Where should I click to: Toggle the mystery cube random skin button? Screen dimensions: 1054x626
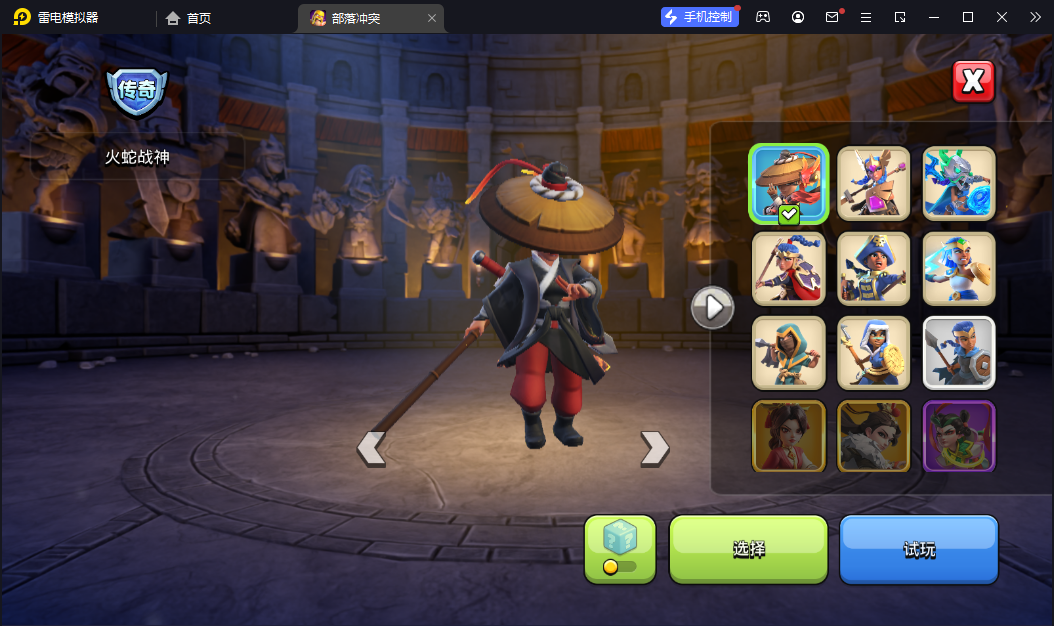click(620, 549)
